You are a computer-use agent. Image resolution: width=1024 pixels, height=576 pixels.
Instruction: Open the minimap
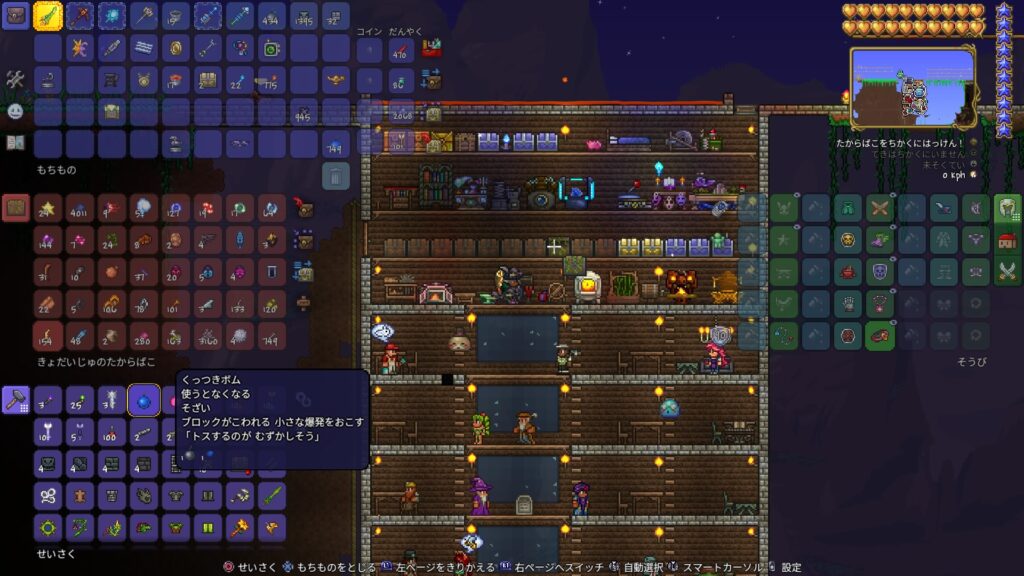click(x=912, y=88)
